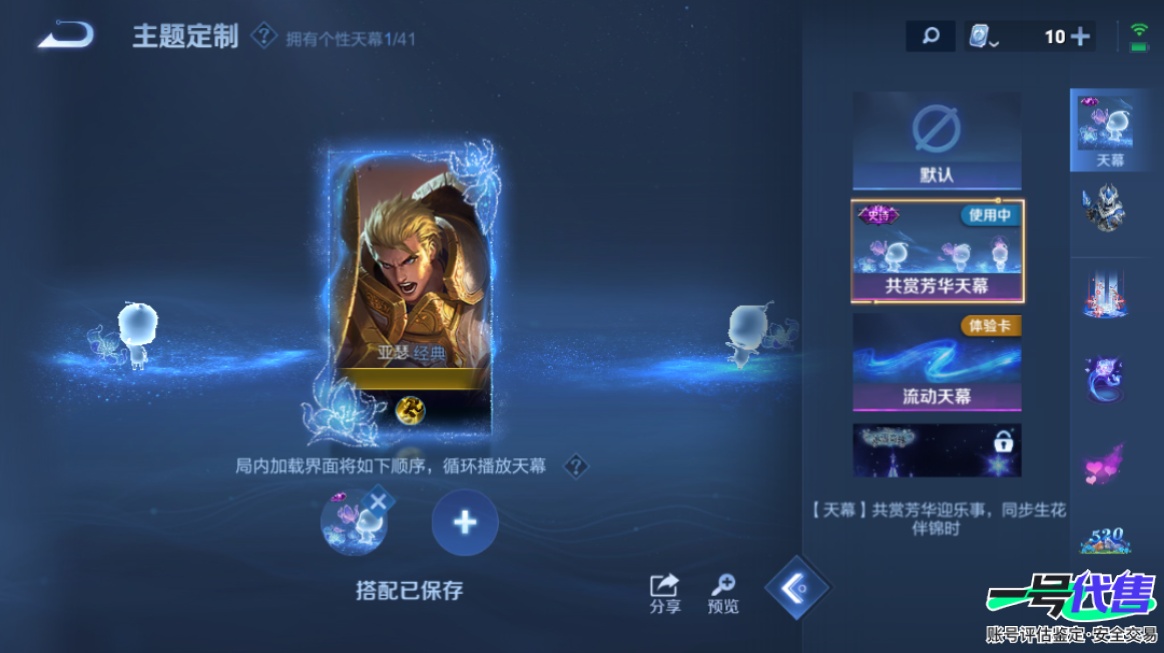The image size is (1164, 653).
Task: Switch to the 天幕 category tab
Action: point(1105,130)
